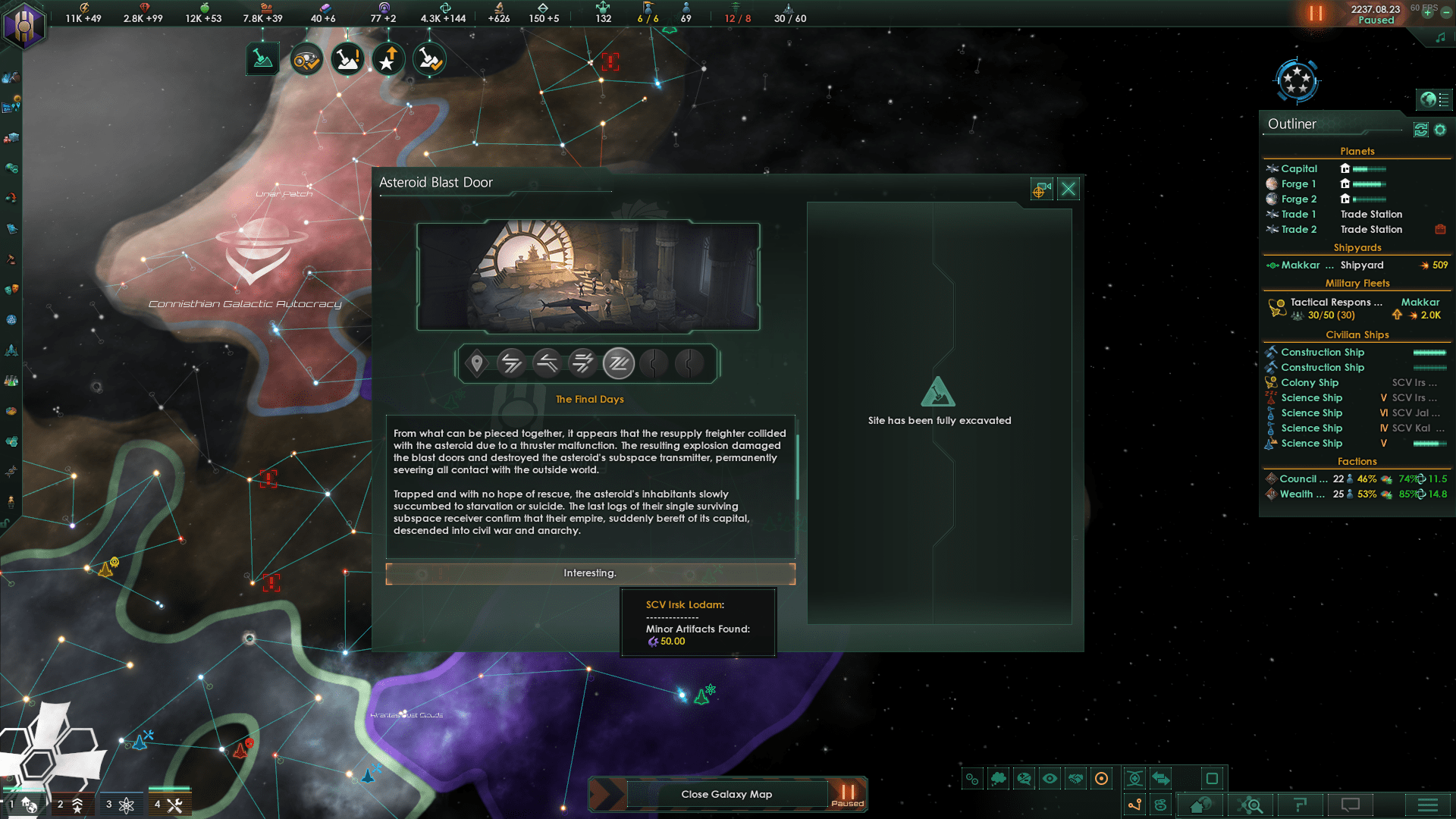Open the completed survey notification icon
Image resolution: width=1456 pixels, height=819 pixels.
coord(306,59)
